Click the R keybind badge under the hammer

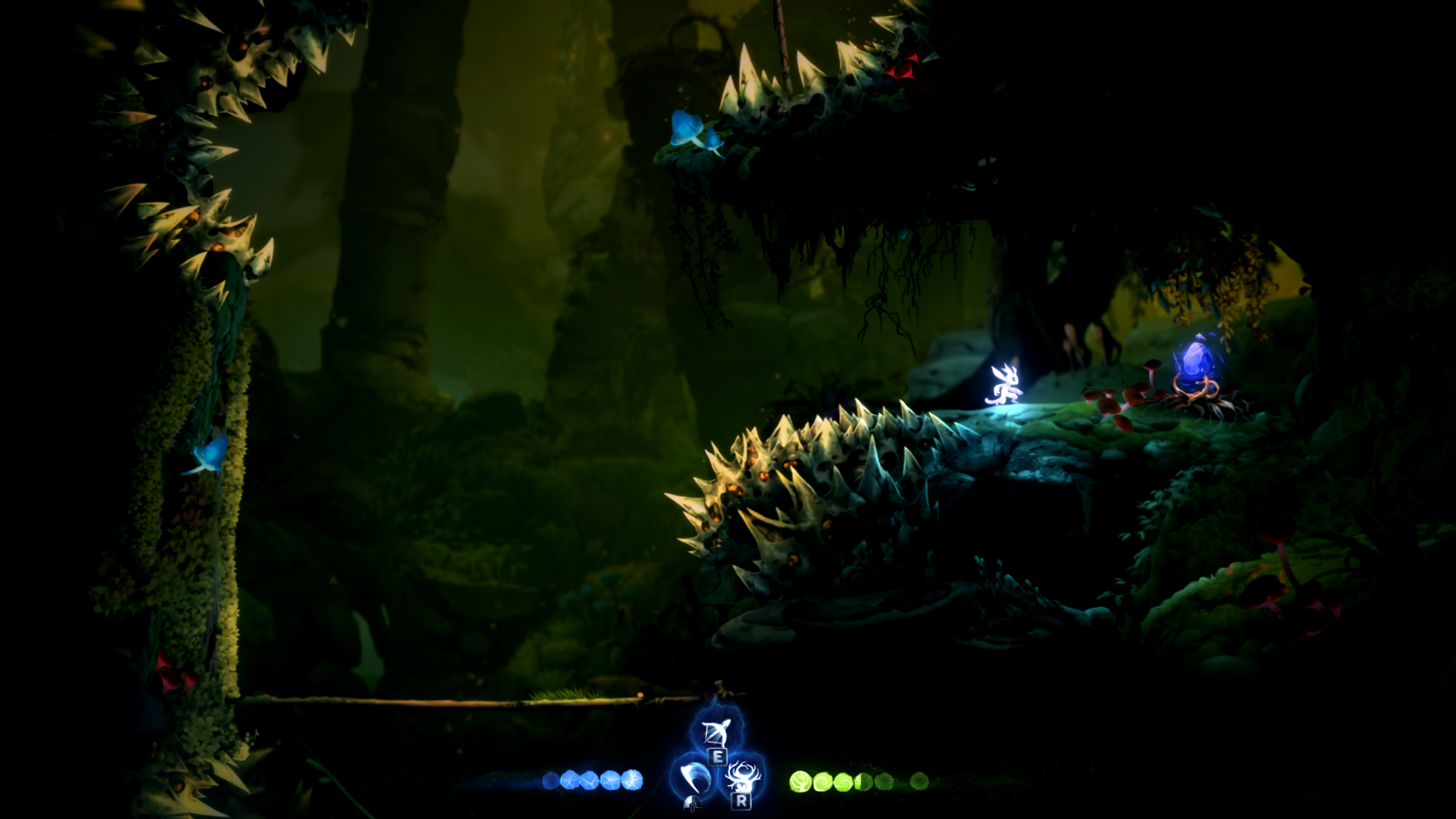click(x=740, y=801)
